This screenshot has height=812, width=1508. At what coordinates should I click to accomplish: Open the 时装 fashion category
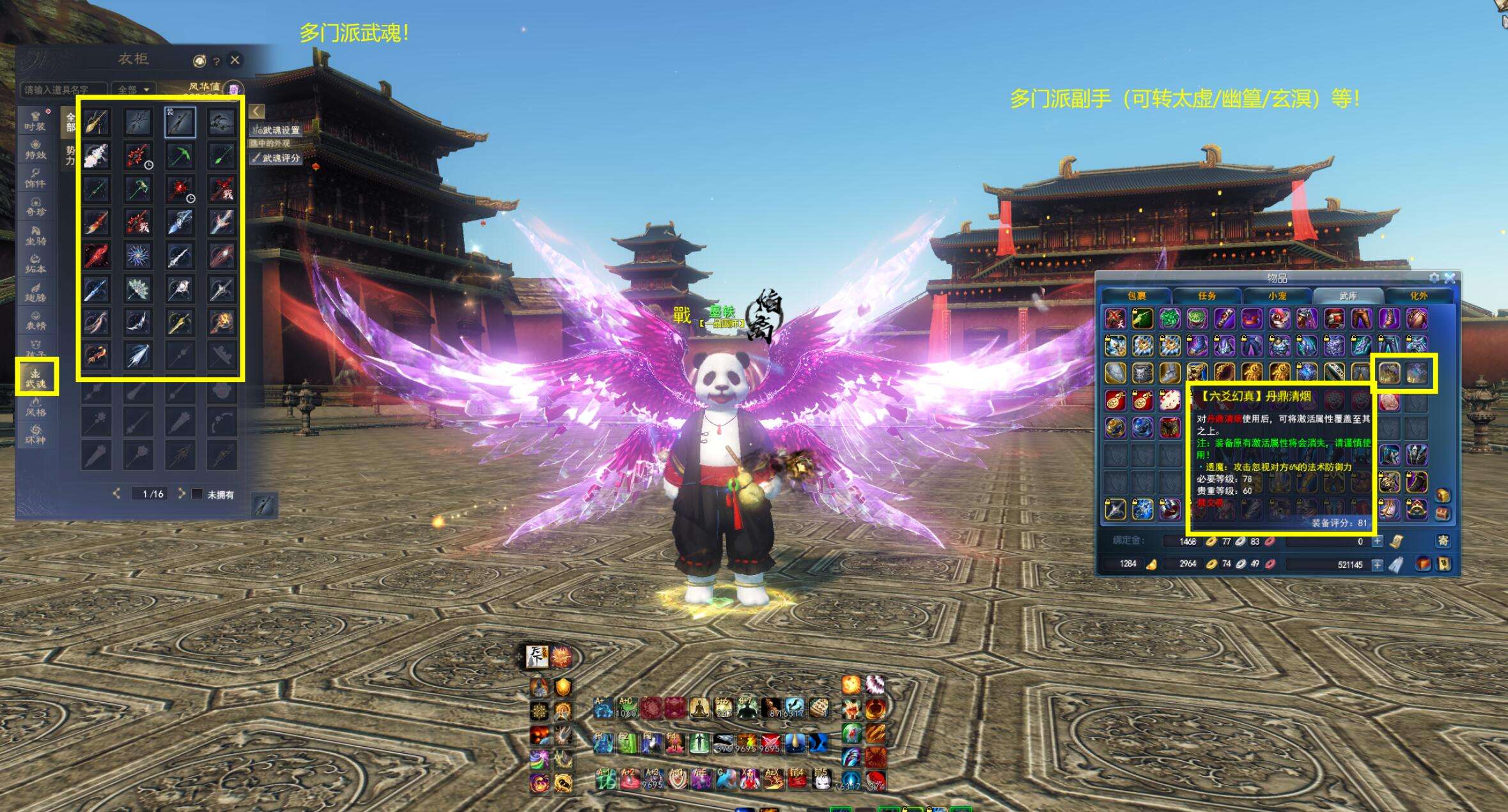click(x=35, y=121)
